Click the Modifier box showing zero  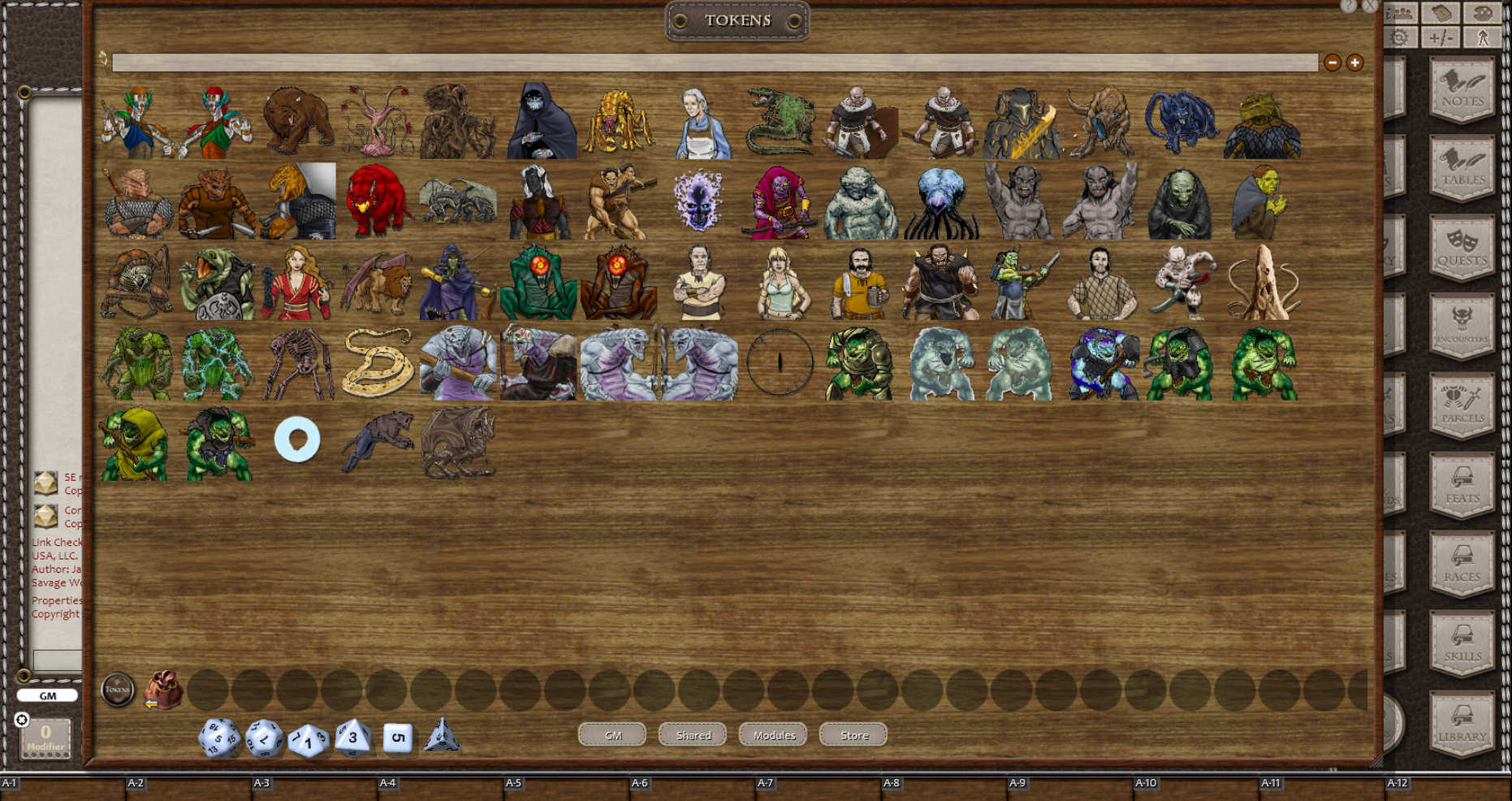45,737
